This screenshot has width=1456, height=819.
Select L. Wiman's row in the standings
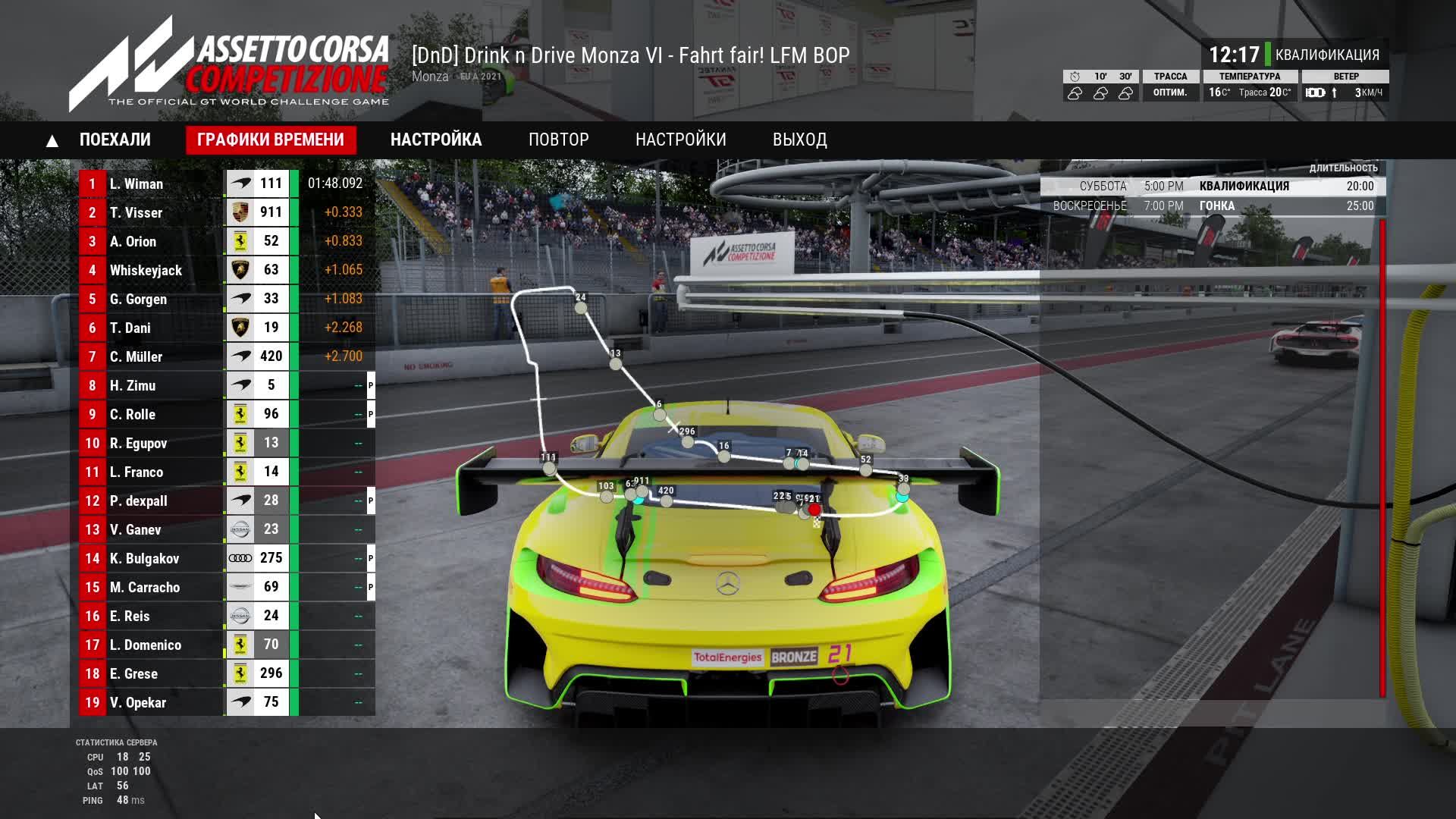pos(226,184)
